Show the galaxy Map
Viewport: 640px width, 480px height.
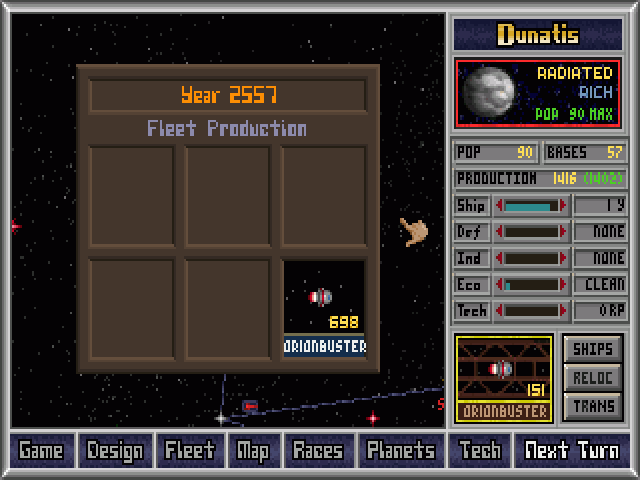[252, 450]
